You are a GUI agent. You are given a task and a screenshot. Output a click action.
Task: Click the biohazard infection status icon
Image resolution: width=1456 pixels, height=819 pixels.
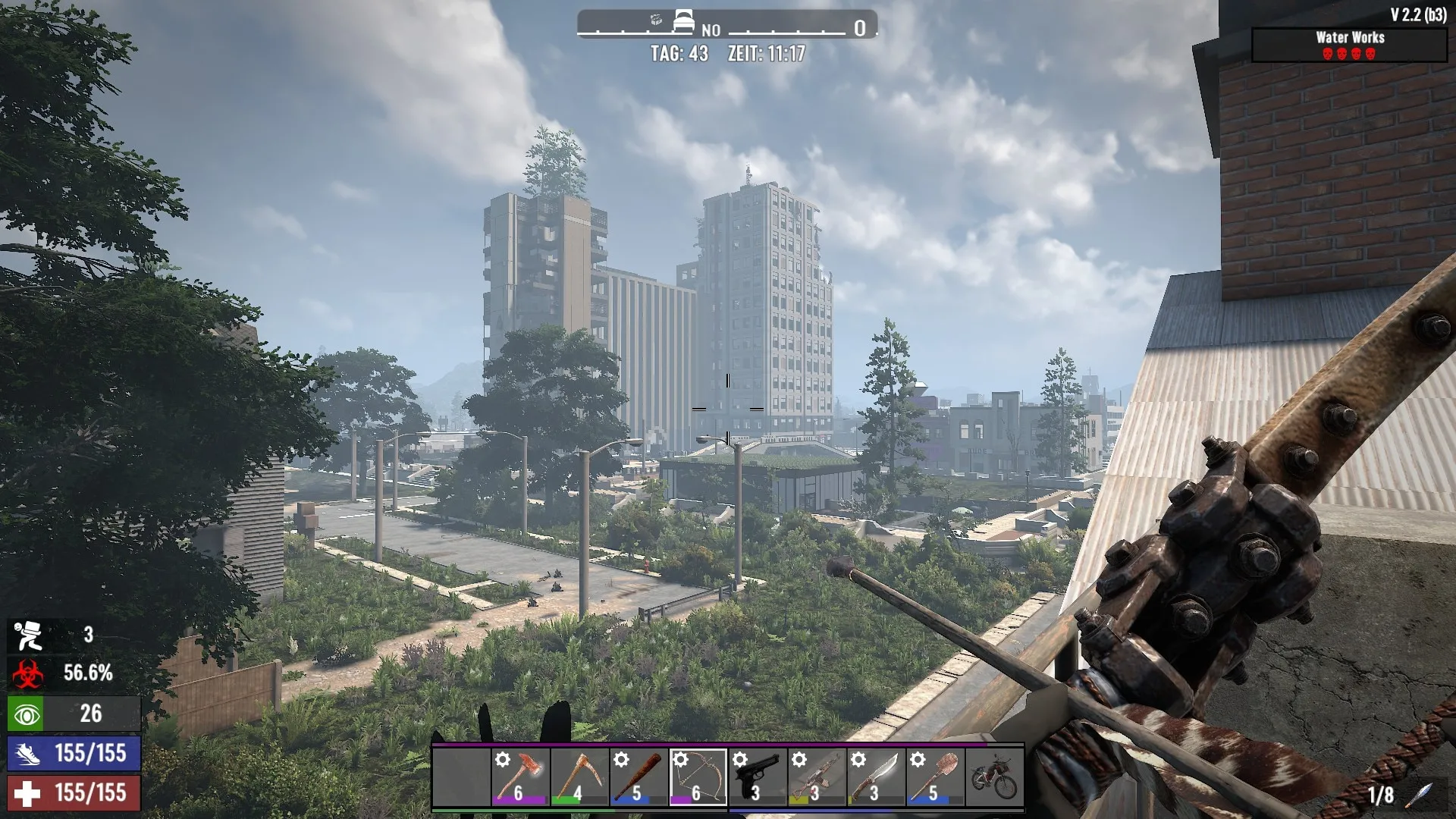(27, 673)
